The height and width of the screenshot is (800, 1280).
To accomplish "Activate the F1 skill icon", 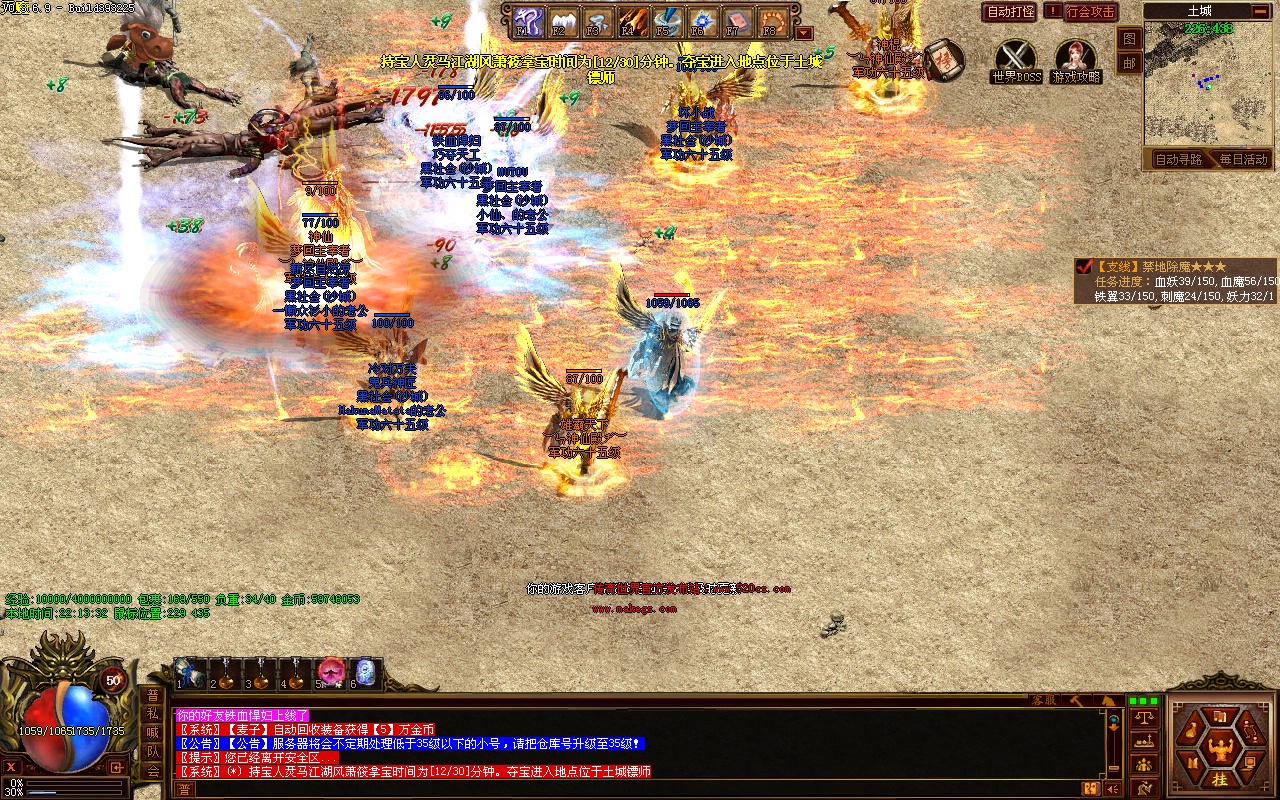I will (527, 21).
